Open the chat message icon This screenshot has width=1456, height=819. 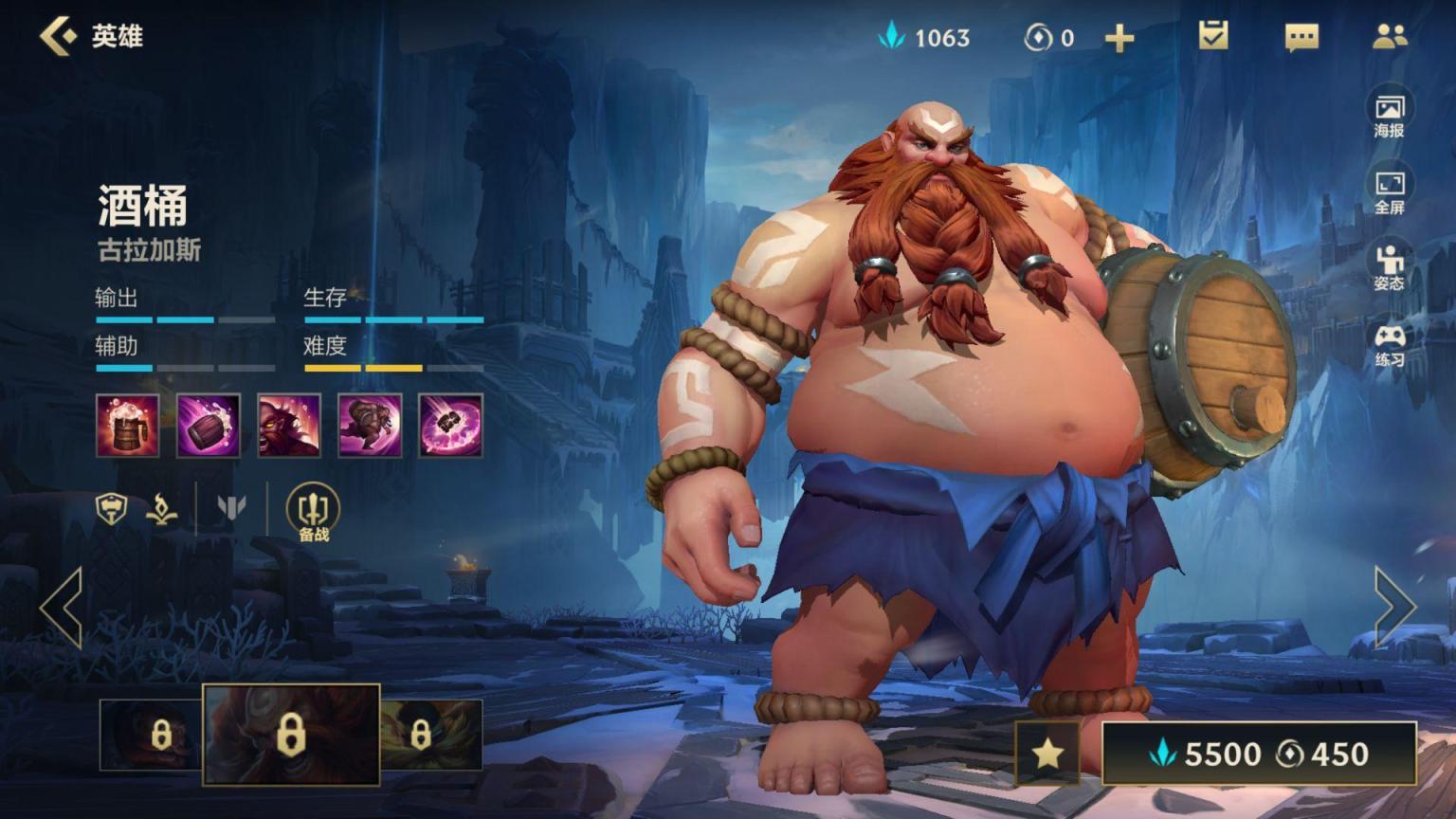(1301, 37)
